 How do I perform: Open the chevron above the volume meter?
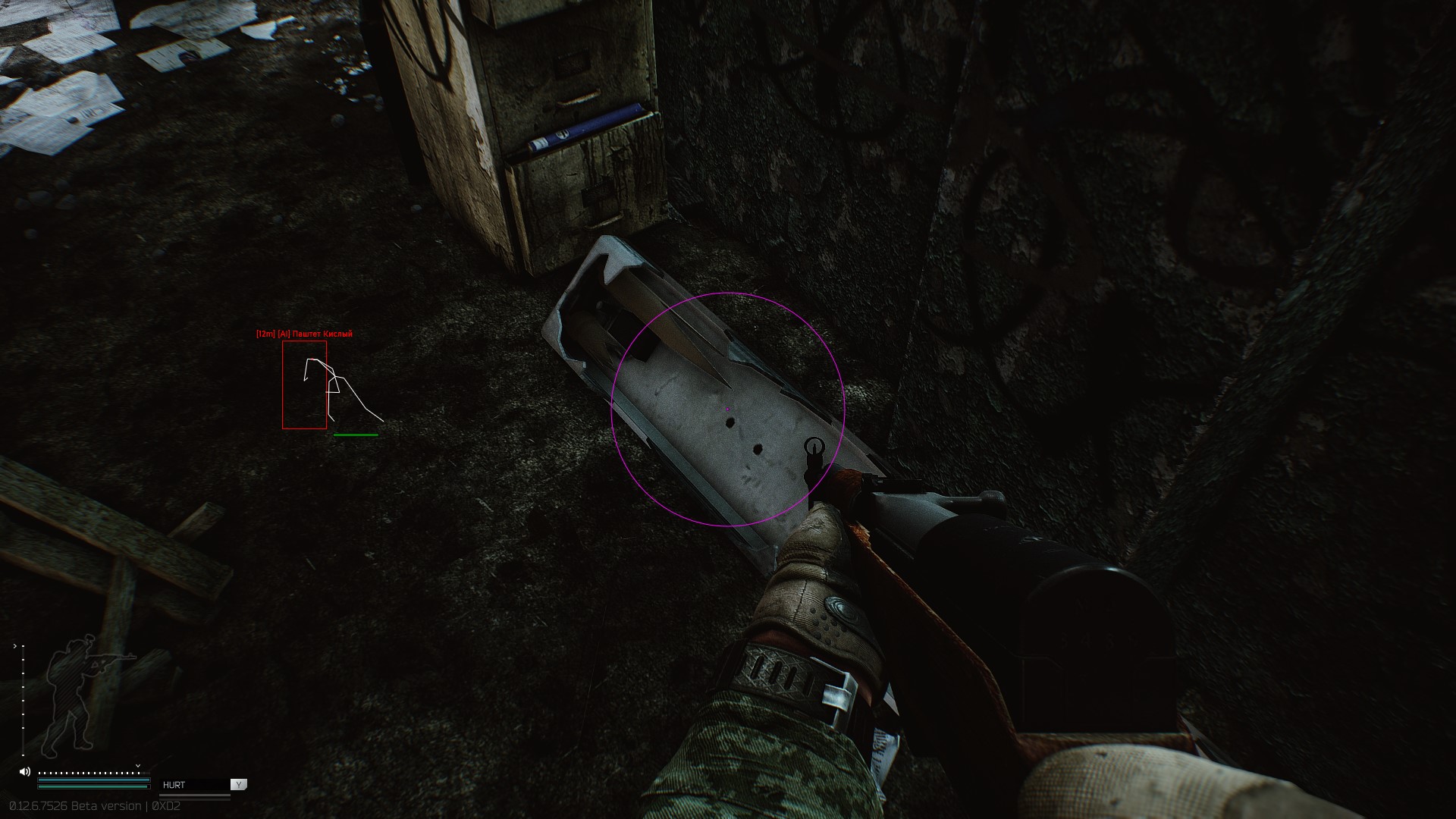point(137,766)
